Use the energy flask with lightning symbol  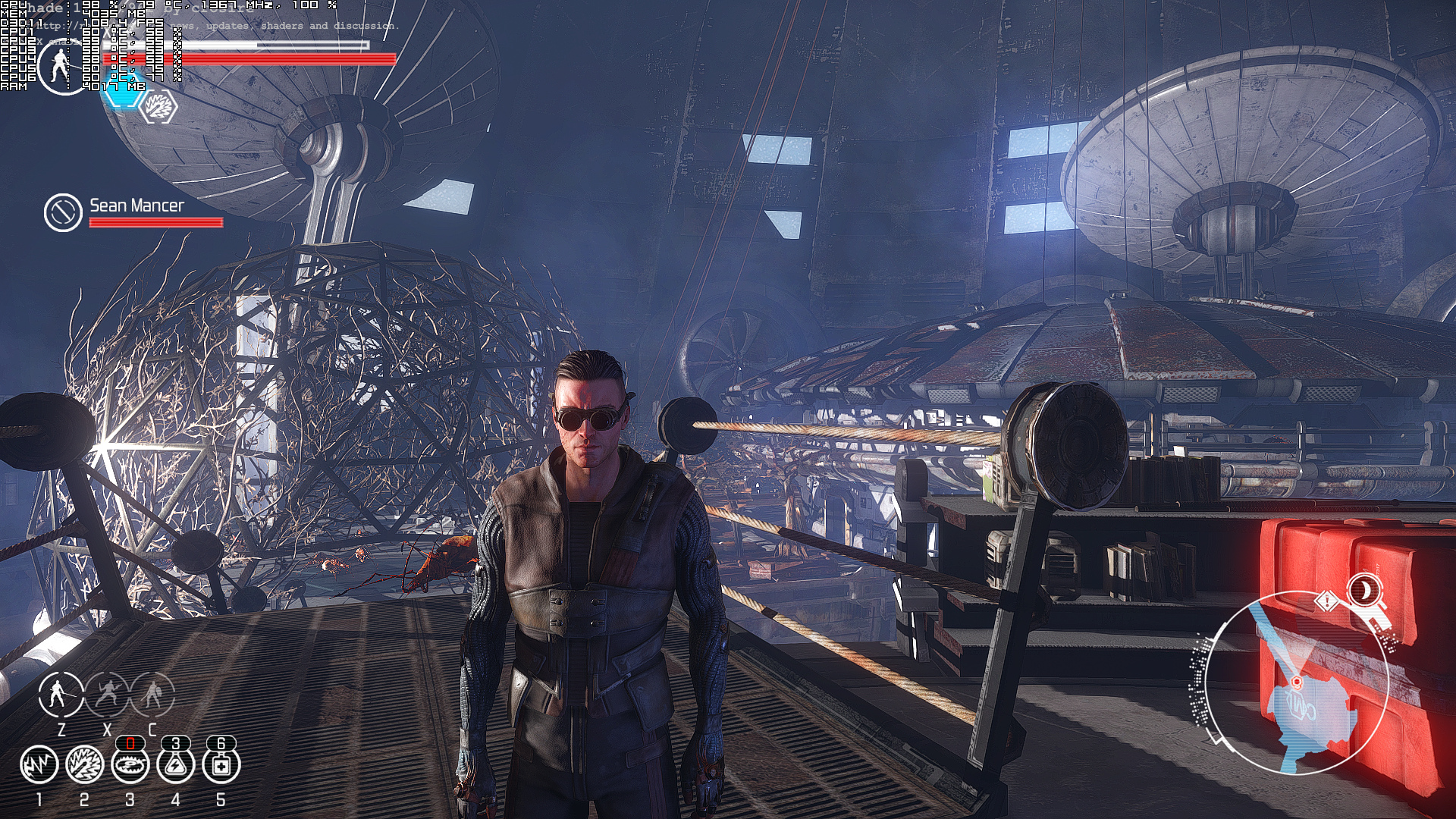[x=175, y=764]
